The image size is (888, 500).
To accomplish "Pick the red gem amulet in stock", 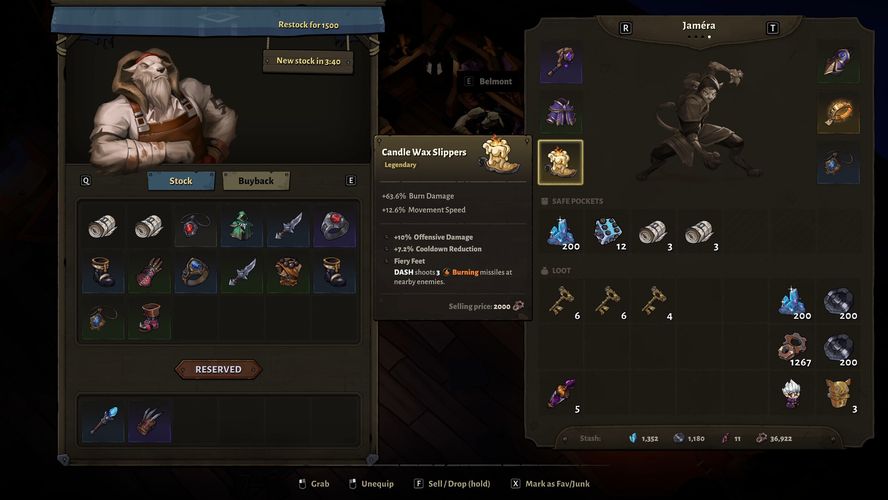I will click(x=194, y=227).
